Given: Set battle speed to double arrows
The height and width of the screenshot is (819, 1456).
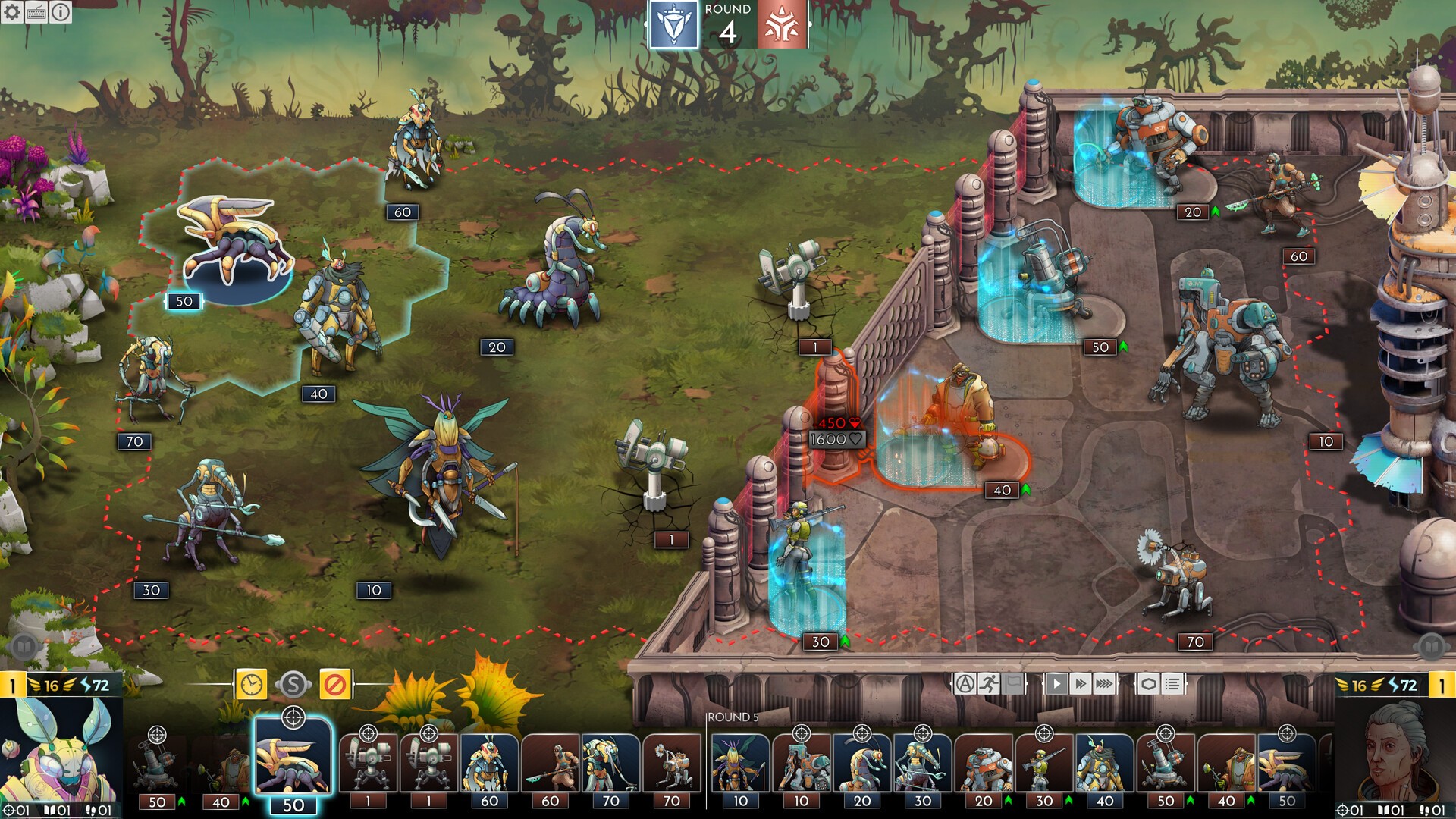Looking at the screenshot, I should click(x=1080, y=684).
